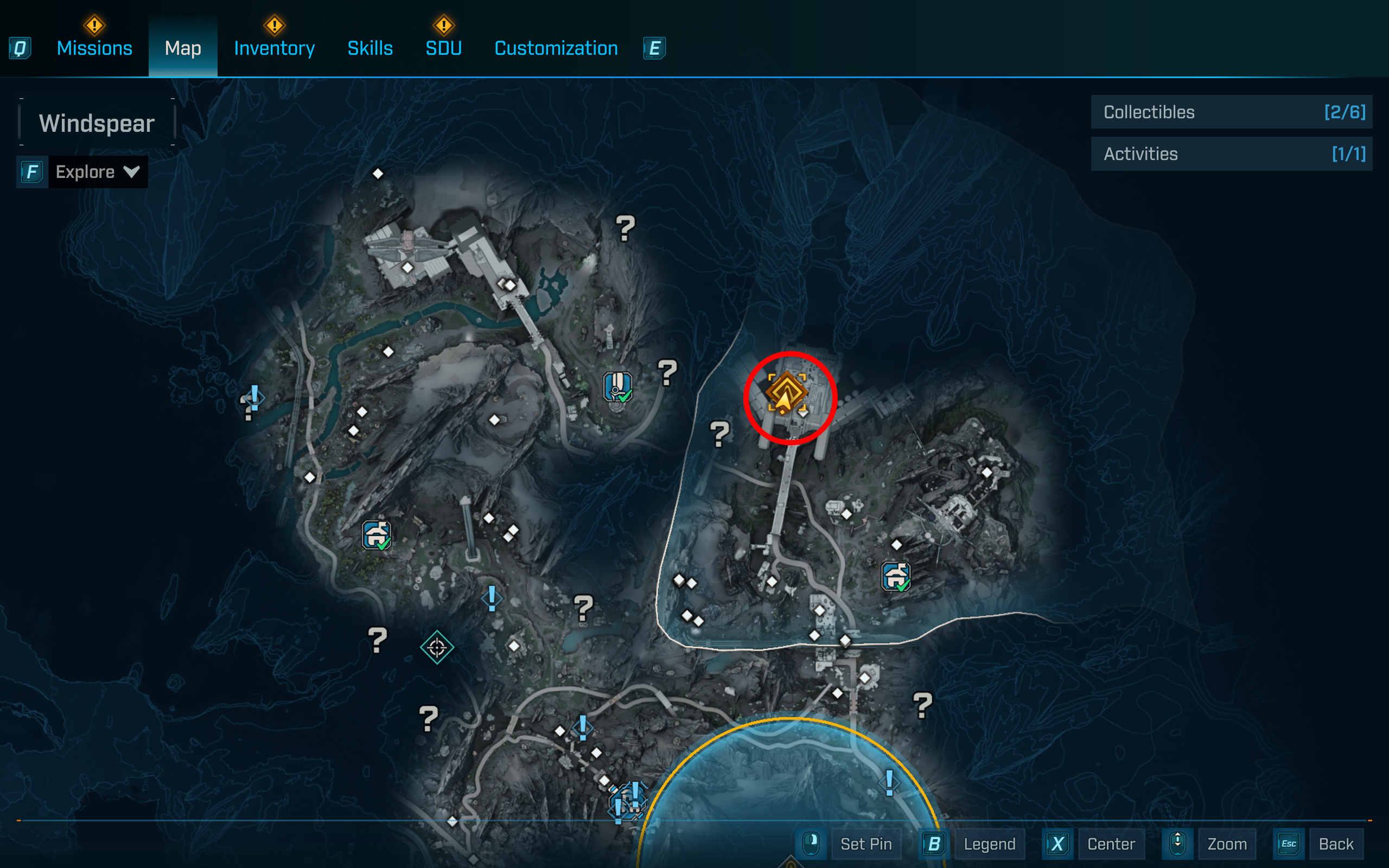Click the Zoom button in bottom bar

tap(1227, 844)
